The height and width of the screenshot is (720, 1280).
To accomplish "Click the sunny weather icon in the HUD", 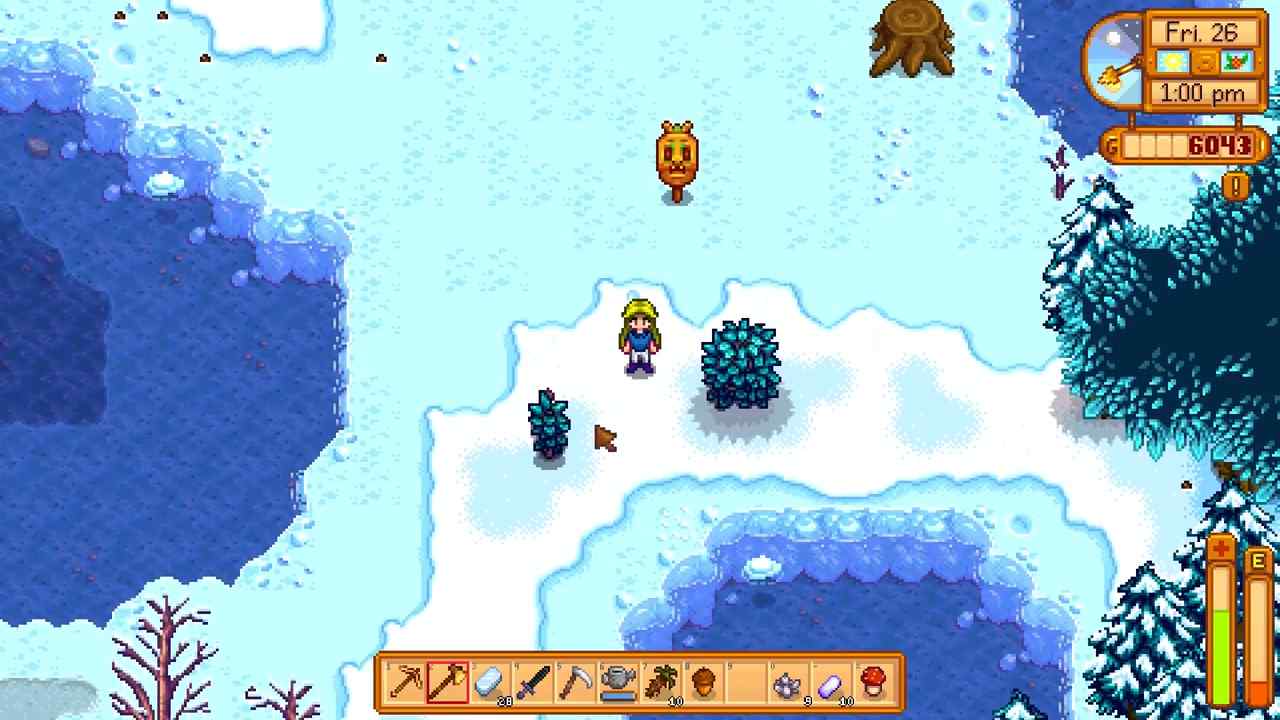I will pyautogui.click(x=1173, y=62).
